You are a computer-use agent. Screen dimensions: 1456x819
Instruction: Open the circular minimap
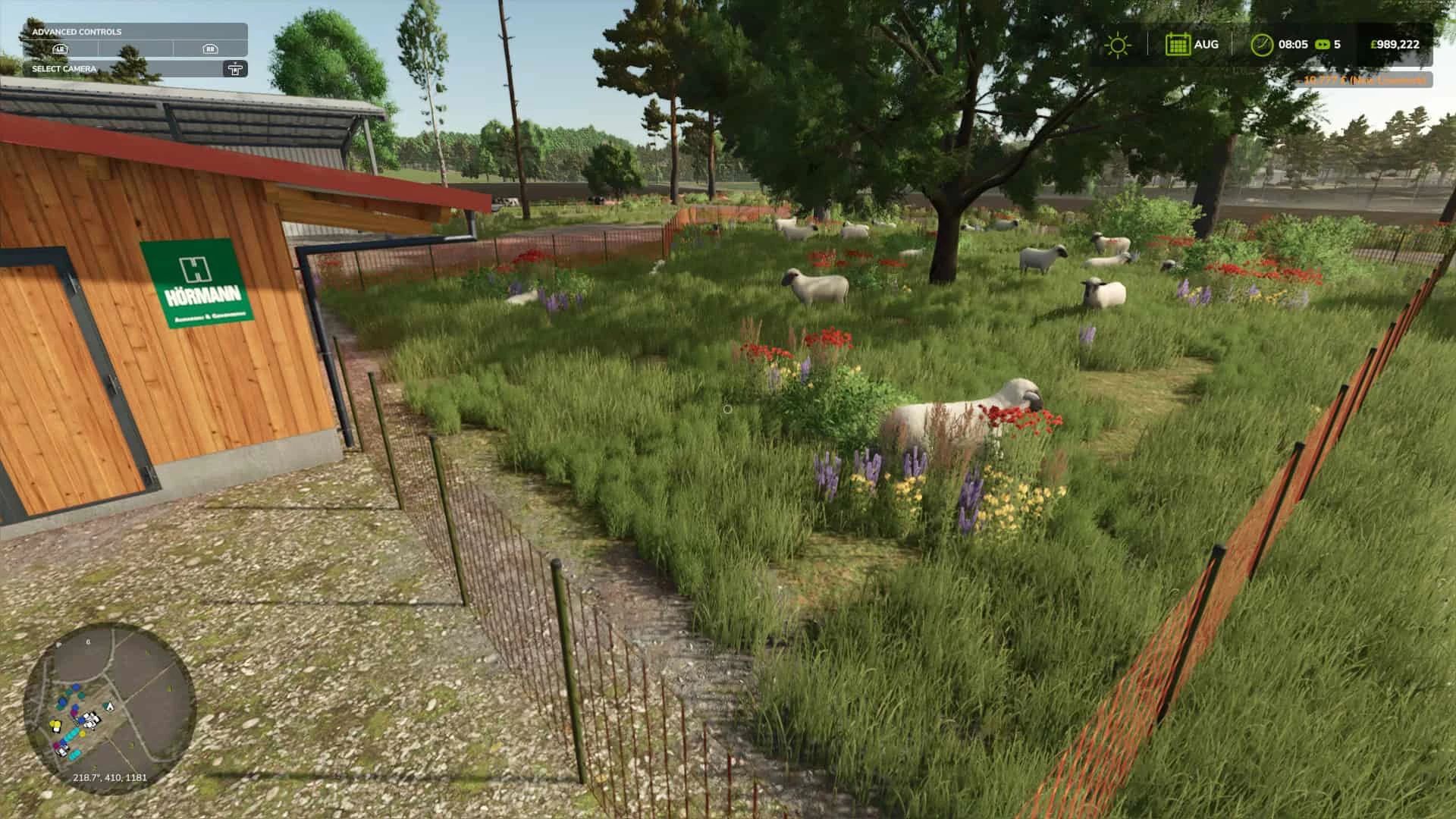(109, 708)
